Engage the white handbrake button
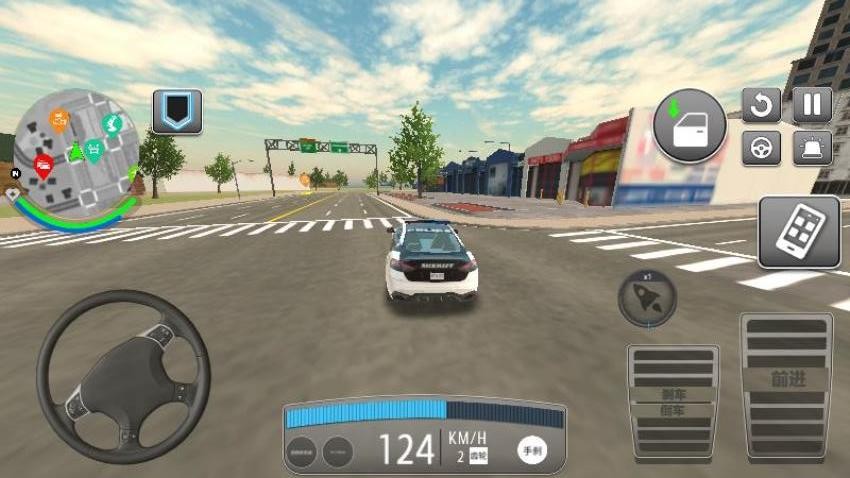Image resolution: width=850 pixels, height=478 pixels. 532,450
